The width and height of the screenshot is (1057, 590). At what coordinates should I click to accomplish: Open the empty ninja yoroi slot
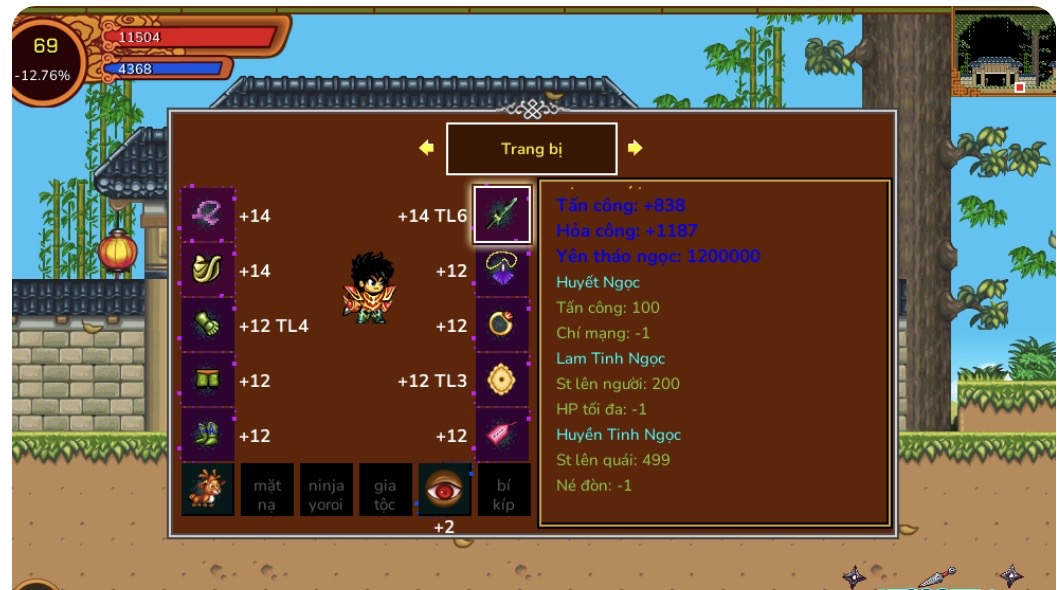click(x=326, y=490)
